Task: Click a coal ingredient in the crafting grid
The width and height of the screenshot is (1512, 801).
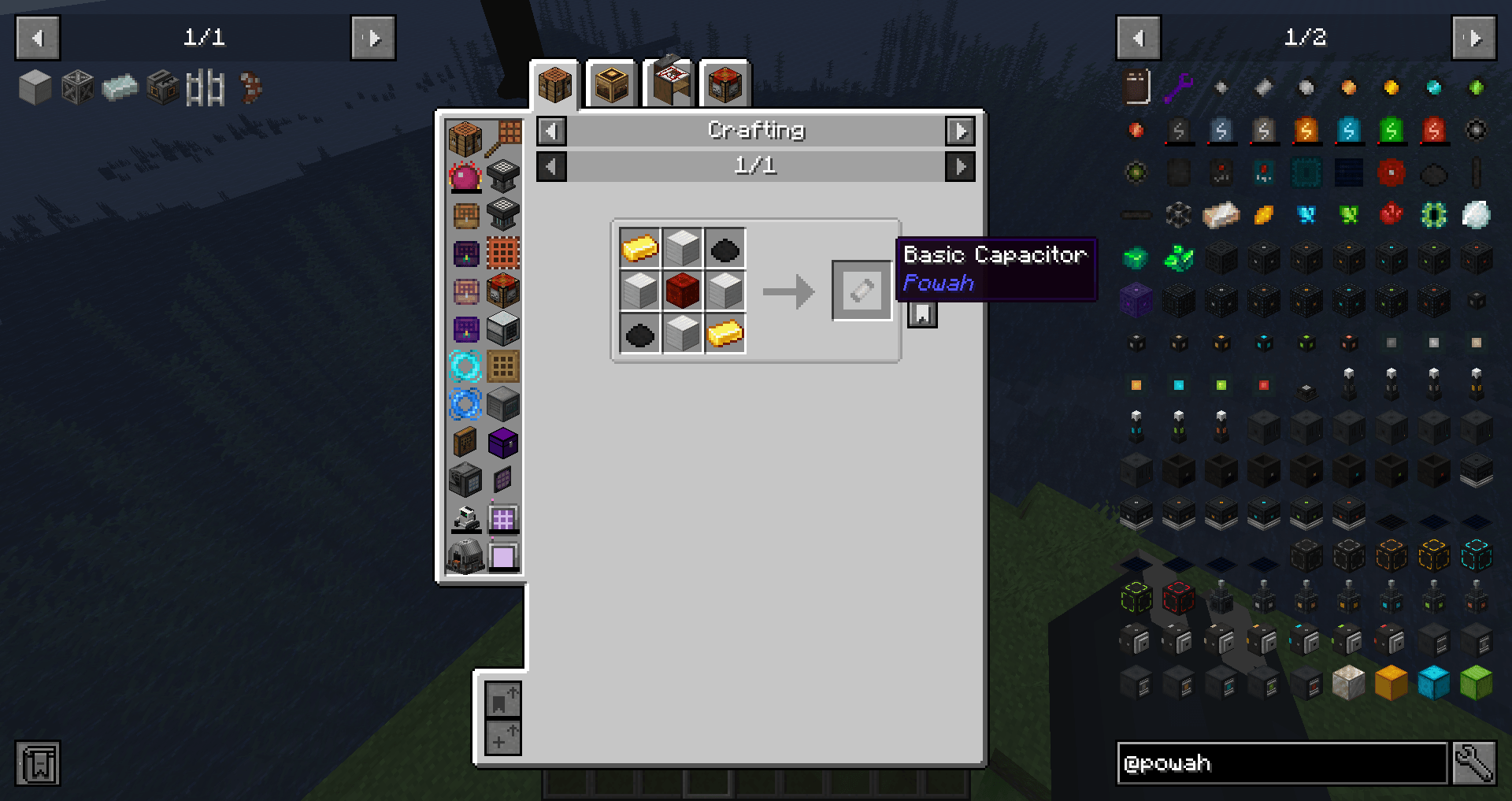Action: (x=724, y=248)
